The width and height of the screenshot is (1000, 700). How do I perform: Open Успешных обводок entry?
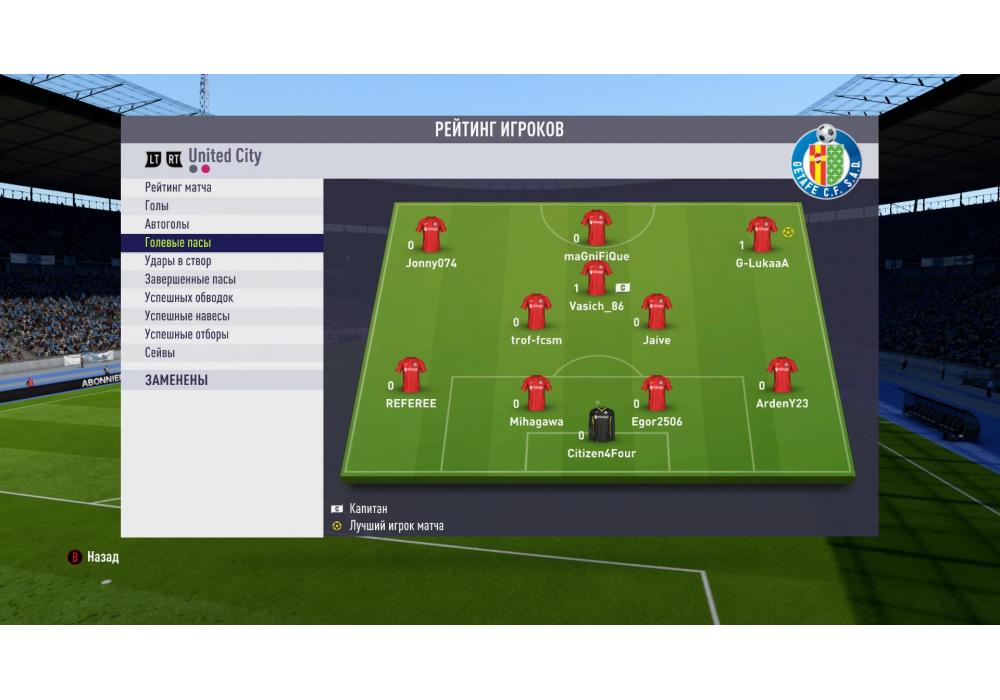(x=189, y=298)
